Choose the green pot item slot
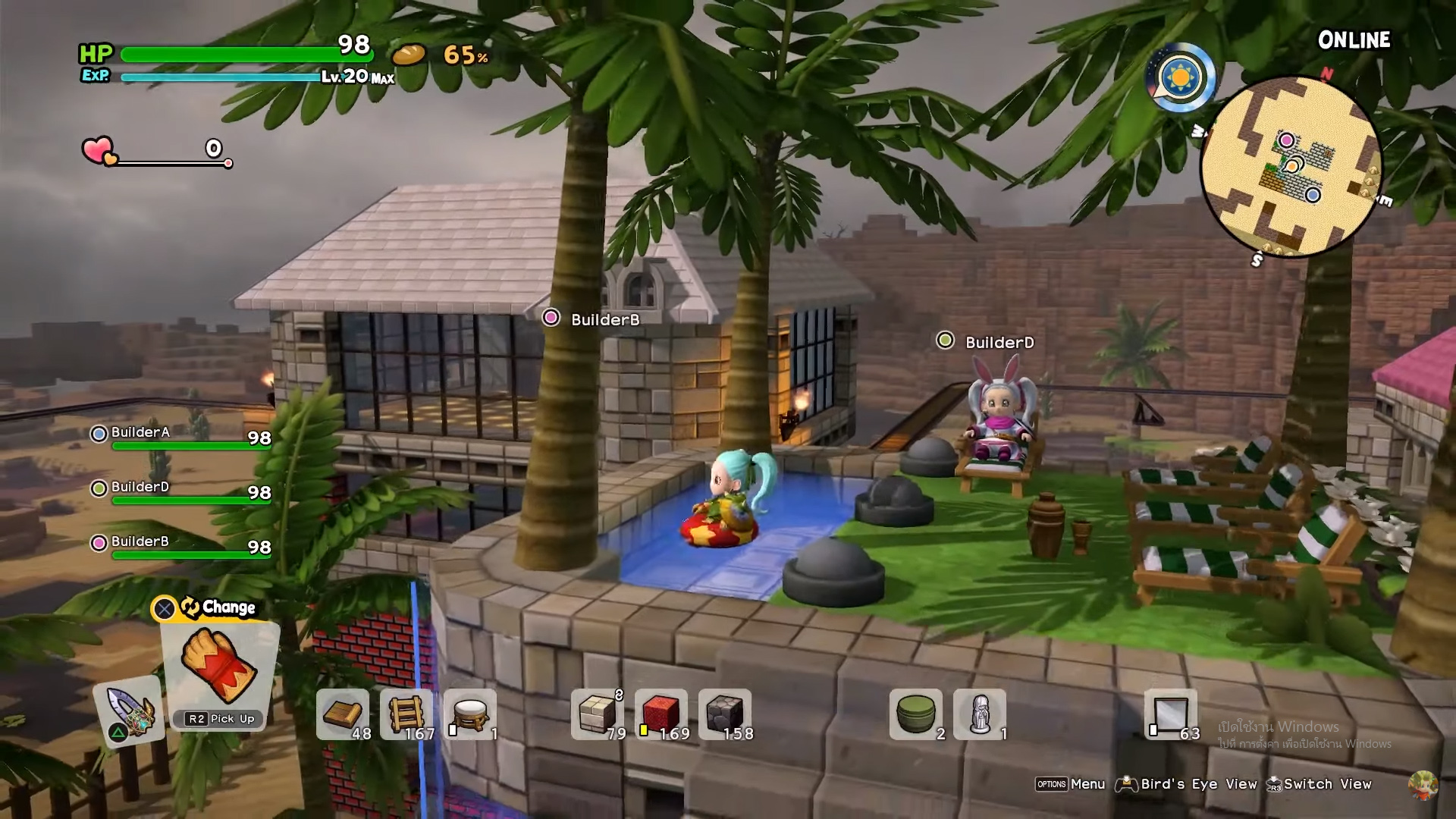This screenshot has width=1456, height=819. pyautogui.click(x=916, y=714)
